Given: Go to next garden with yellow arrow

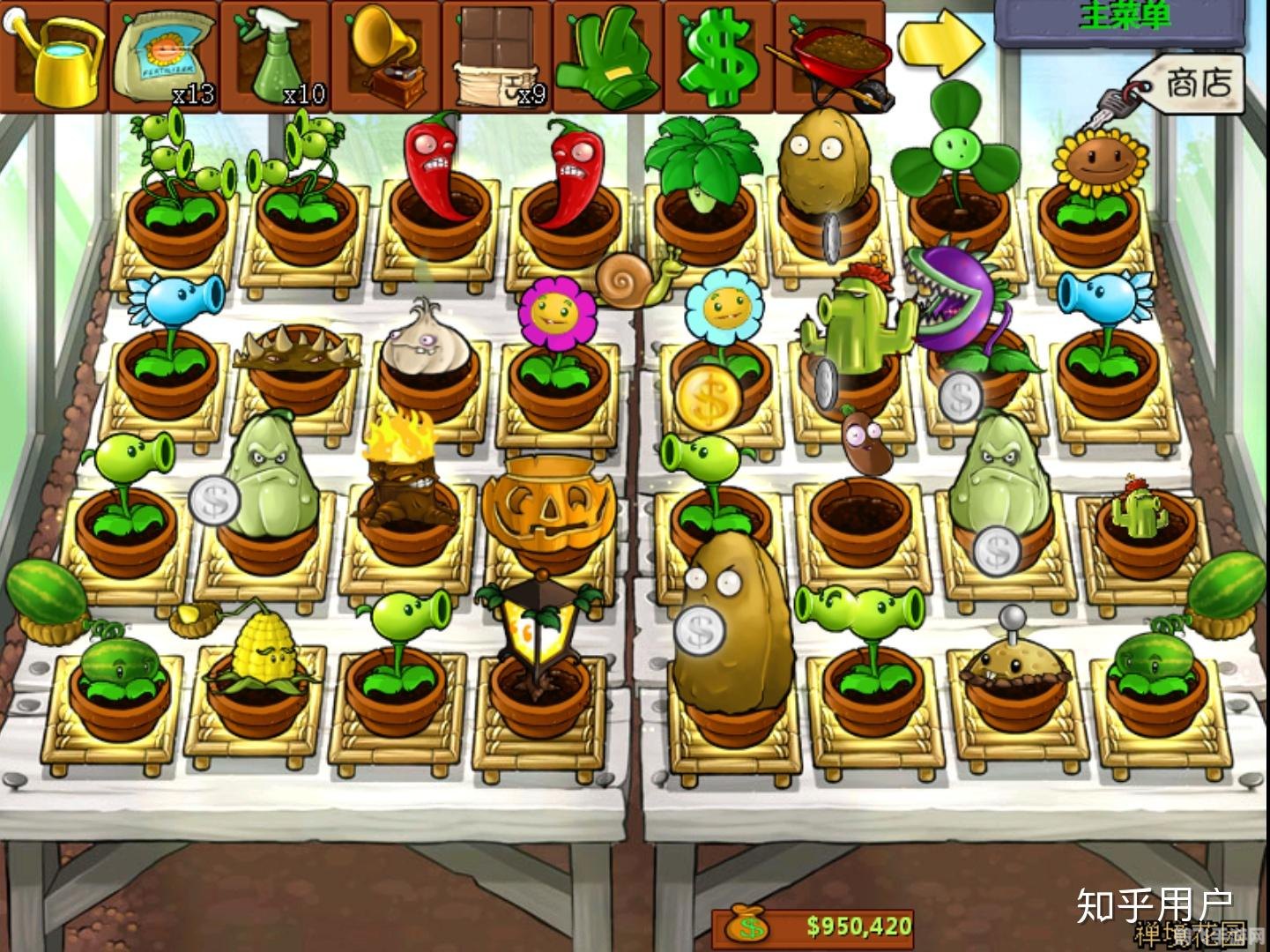Looking at the screenshot, I should click(x=940, y=44).
